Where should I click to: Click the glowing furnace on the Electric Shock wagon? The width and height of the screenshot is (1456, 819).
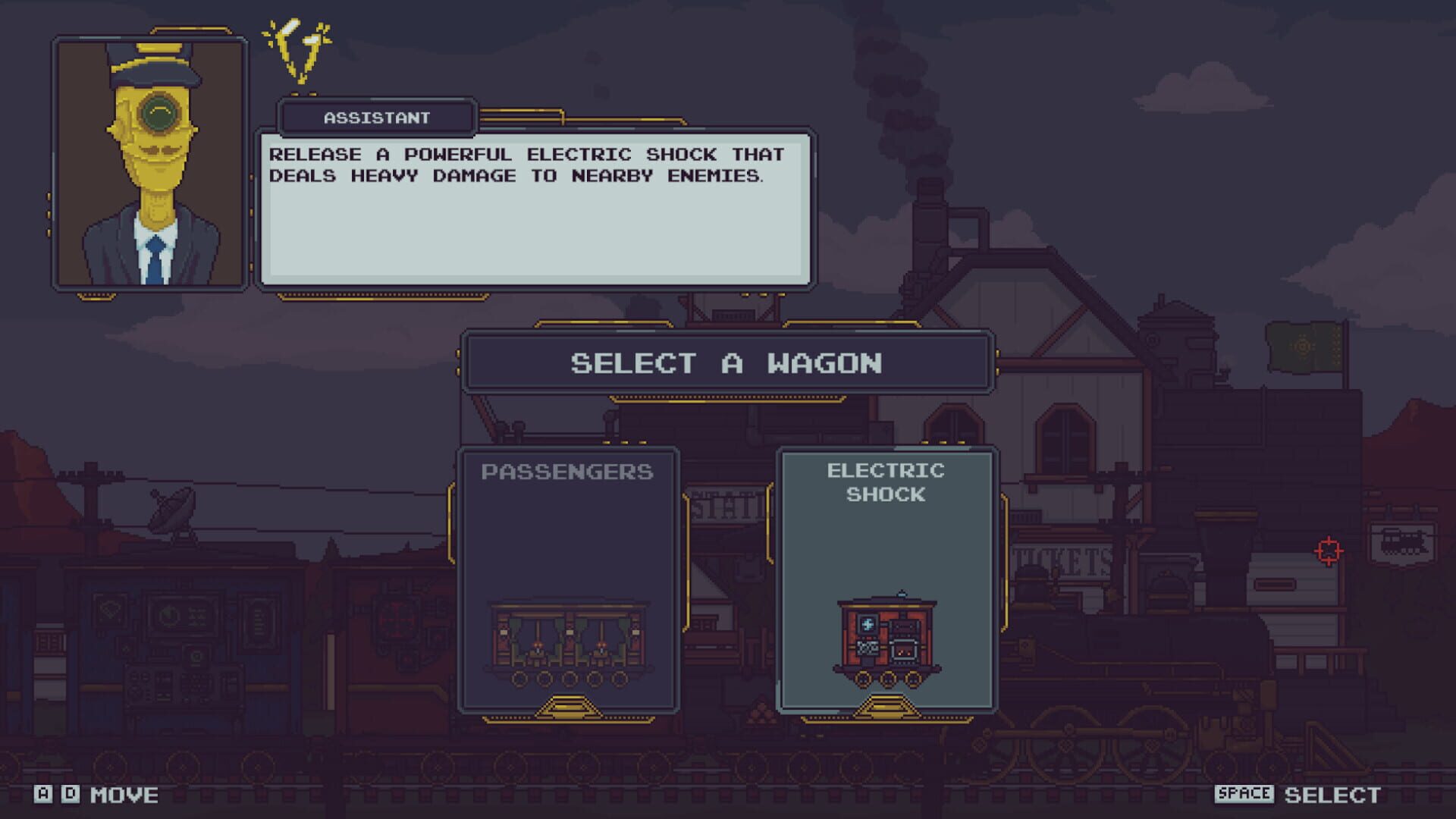click(903, 650)
